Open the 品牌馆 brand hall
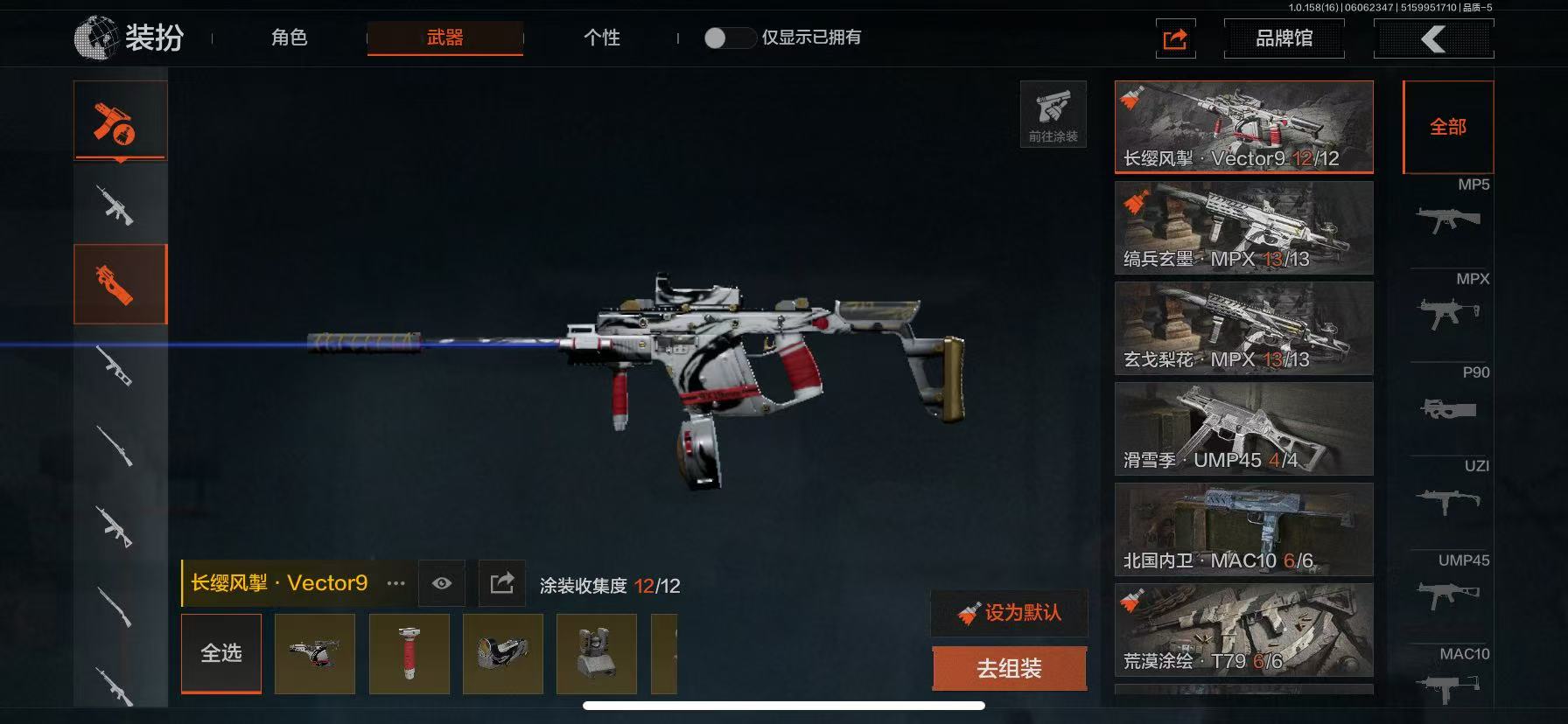 pyautogui.click(x=1284, y=38)
